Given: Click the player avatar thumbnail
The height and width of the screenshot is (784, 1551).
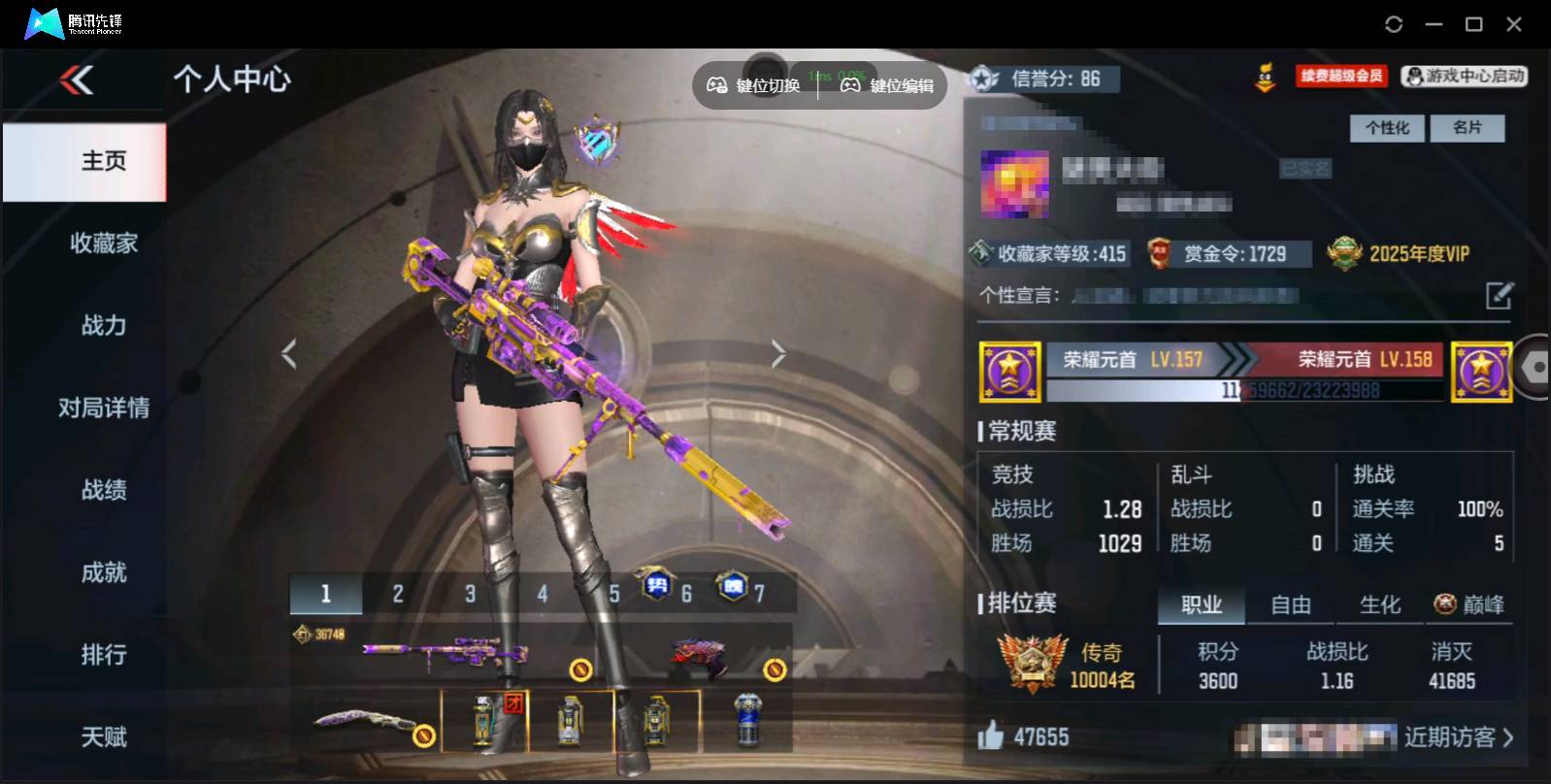Looking at the screenshot, I should click(x=1013, y=183).
